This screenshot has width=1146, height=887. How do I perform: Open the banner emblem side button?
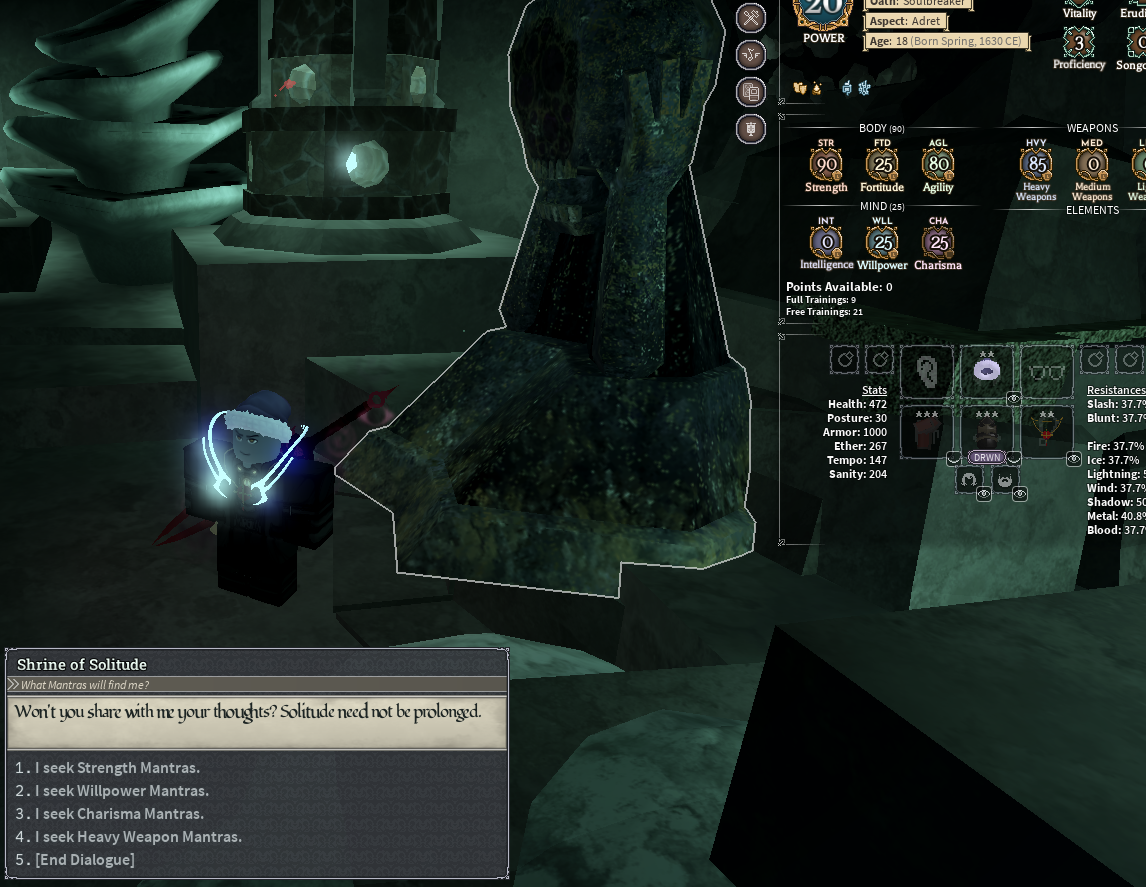click(751, 128)
